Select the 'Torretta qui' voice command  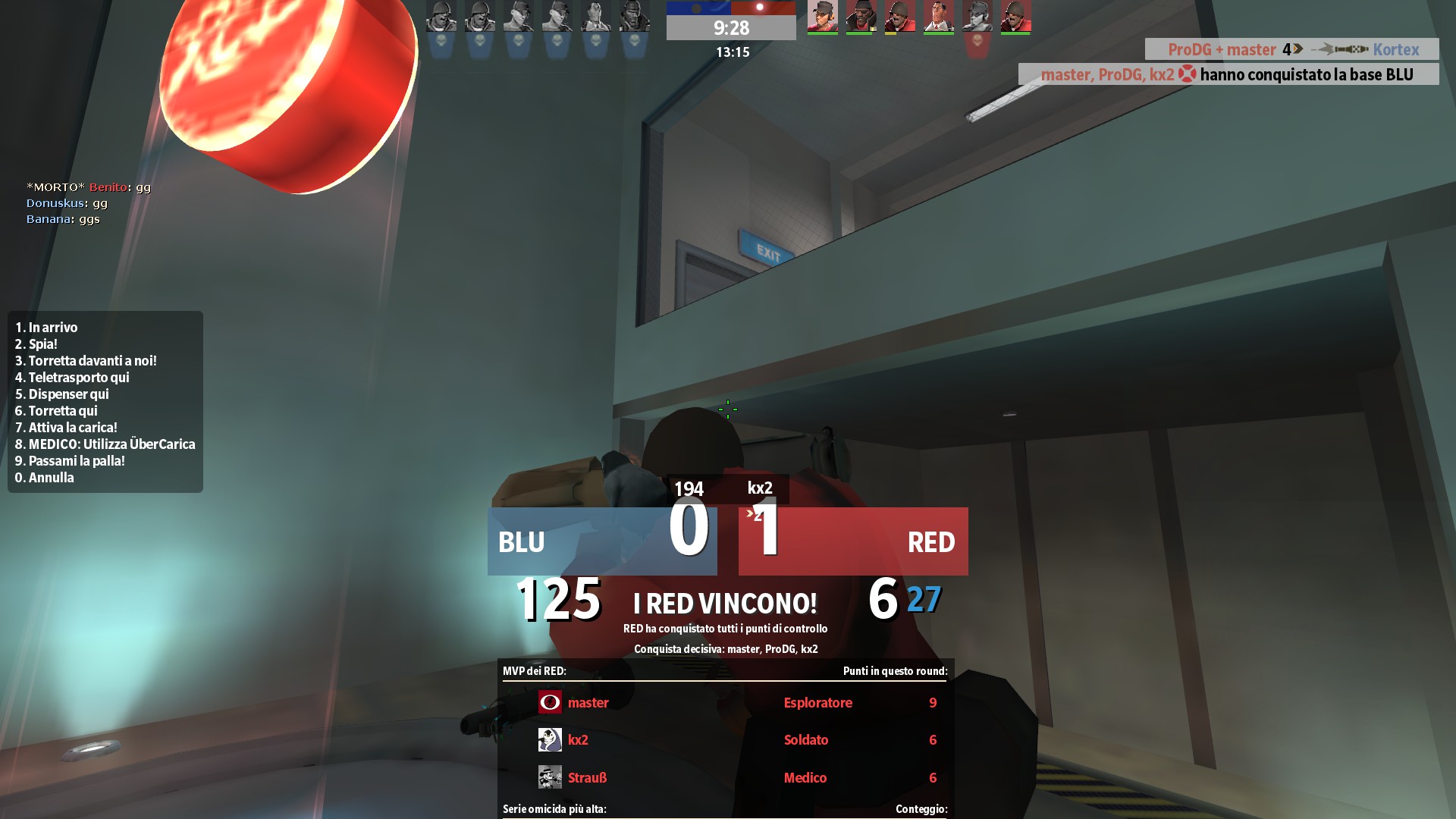click(x=56, y=411)
